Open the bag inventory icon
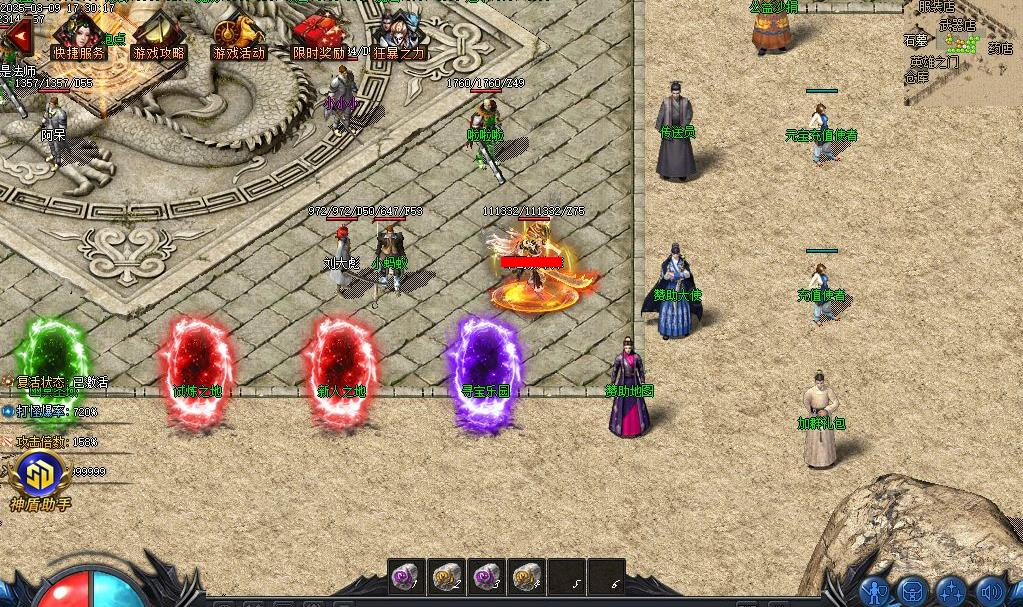Viewport: 1023px width, 607px height. tap(912, 592)
